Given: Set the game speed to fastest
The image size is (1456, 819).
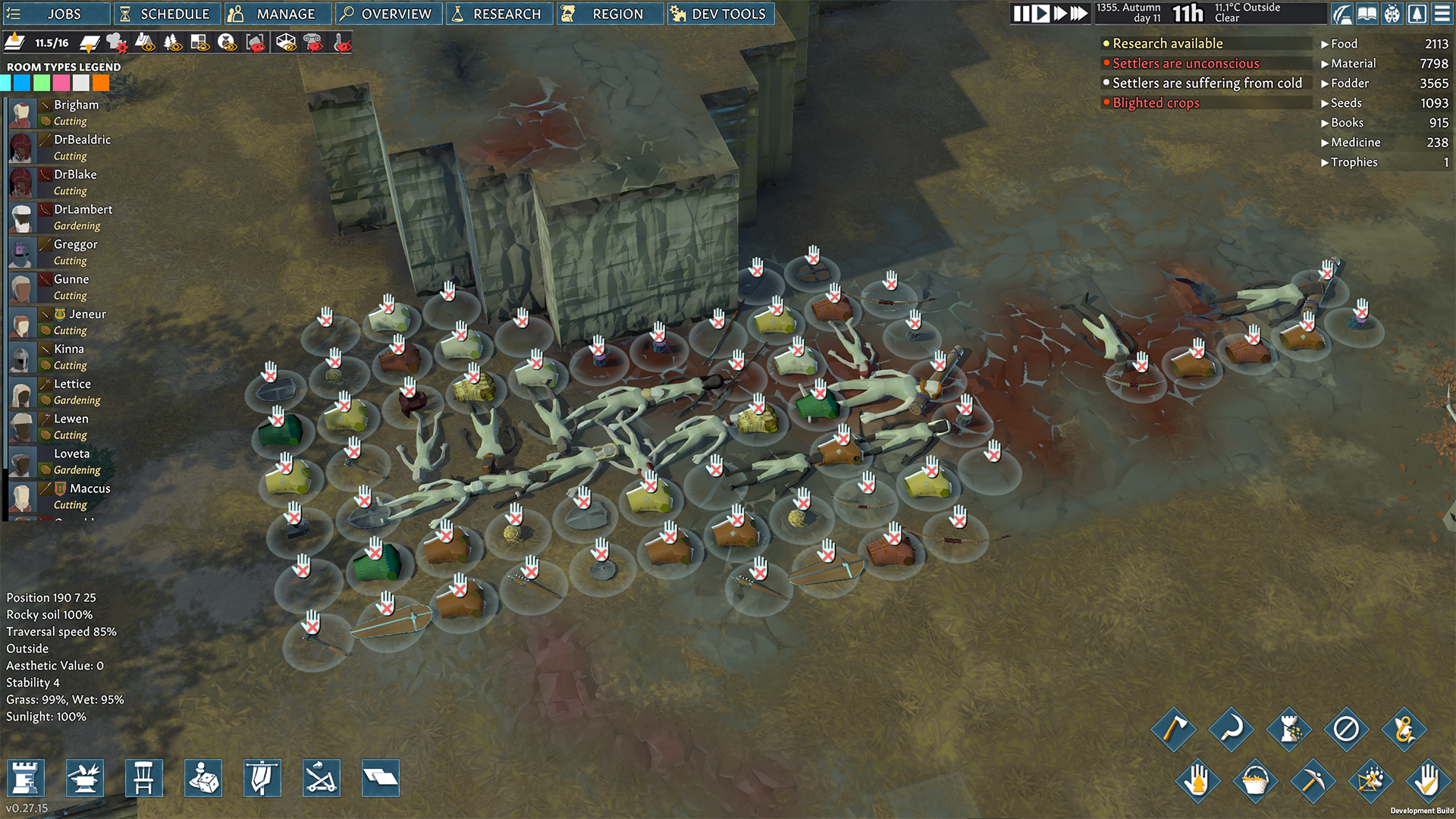Looking at the screenshot, I should click(x=1078, y=14).
